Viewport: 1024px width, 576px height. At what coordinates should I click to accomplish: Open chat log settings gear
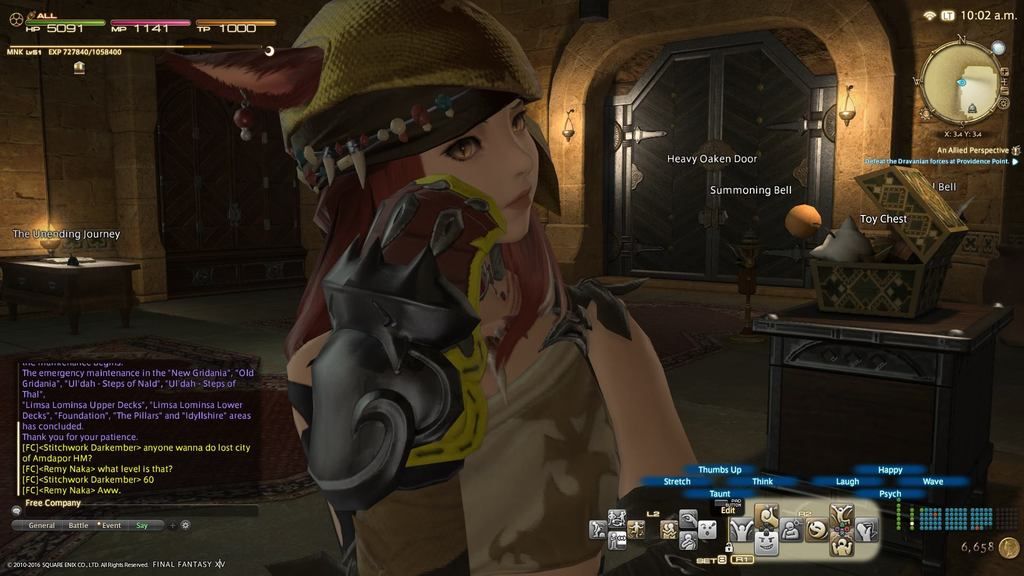point(185,525)
